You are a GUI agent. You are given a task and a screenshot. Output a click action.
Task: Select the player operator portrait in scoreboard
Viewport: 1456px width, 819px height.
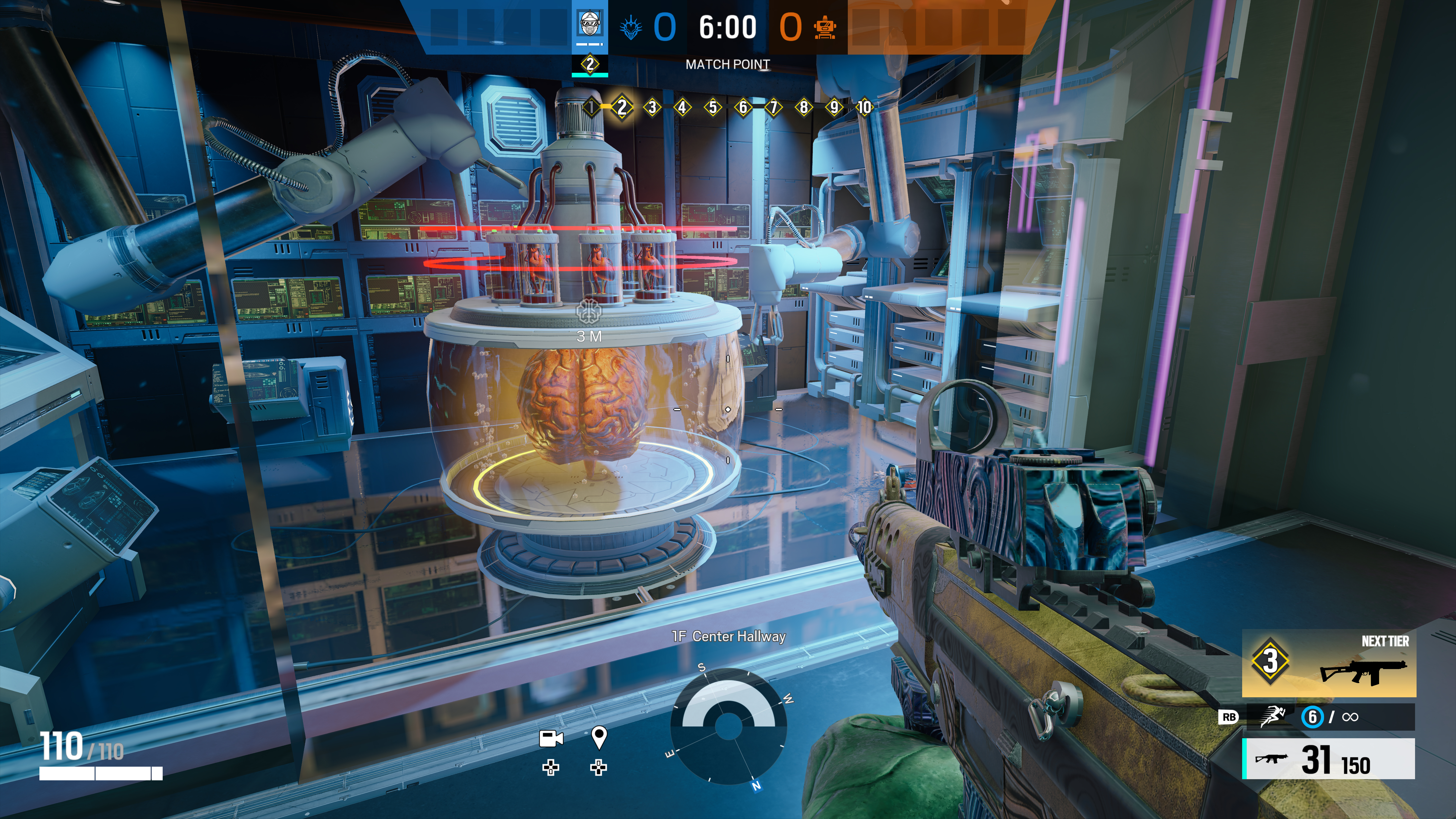pos(590,25)
